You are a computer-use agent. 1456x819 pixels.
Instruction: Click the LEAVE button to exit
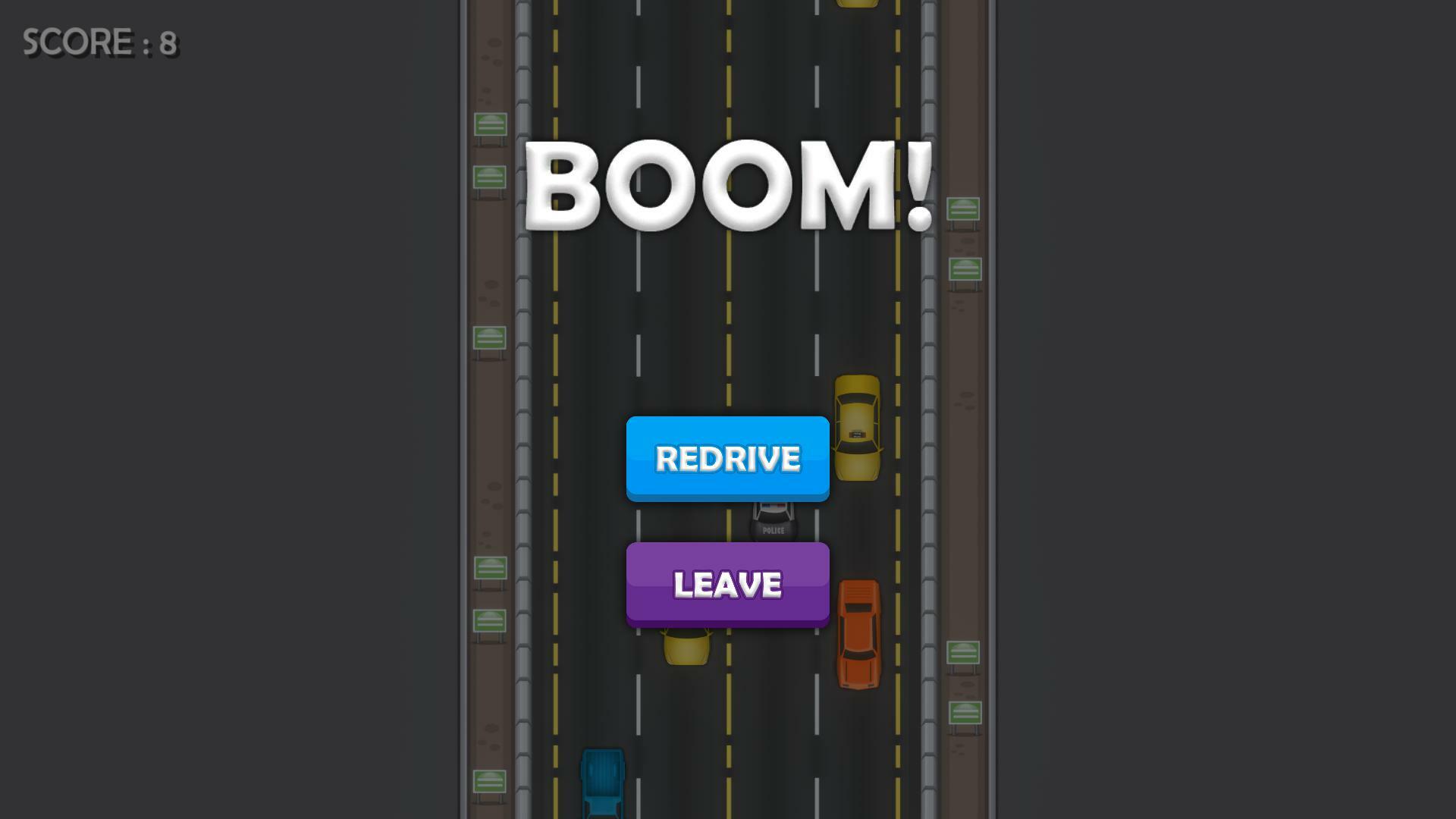726,584
